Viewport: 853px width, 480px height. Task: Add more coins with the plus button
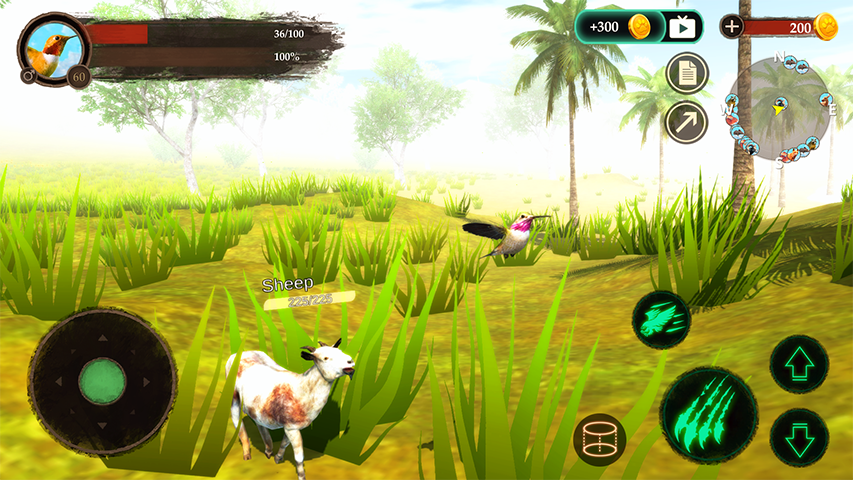(732, 27)
